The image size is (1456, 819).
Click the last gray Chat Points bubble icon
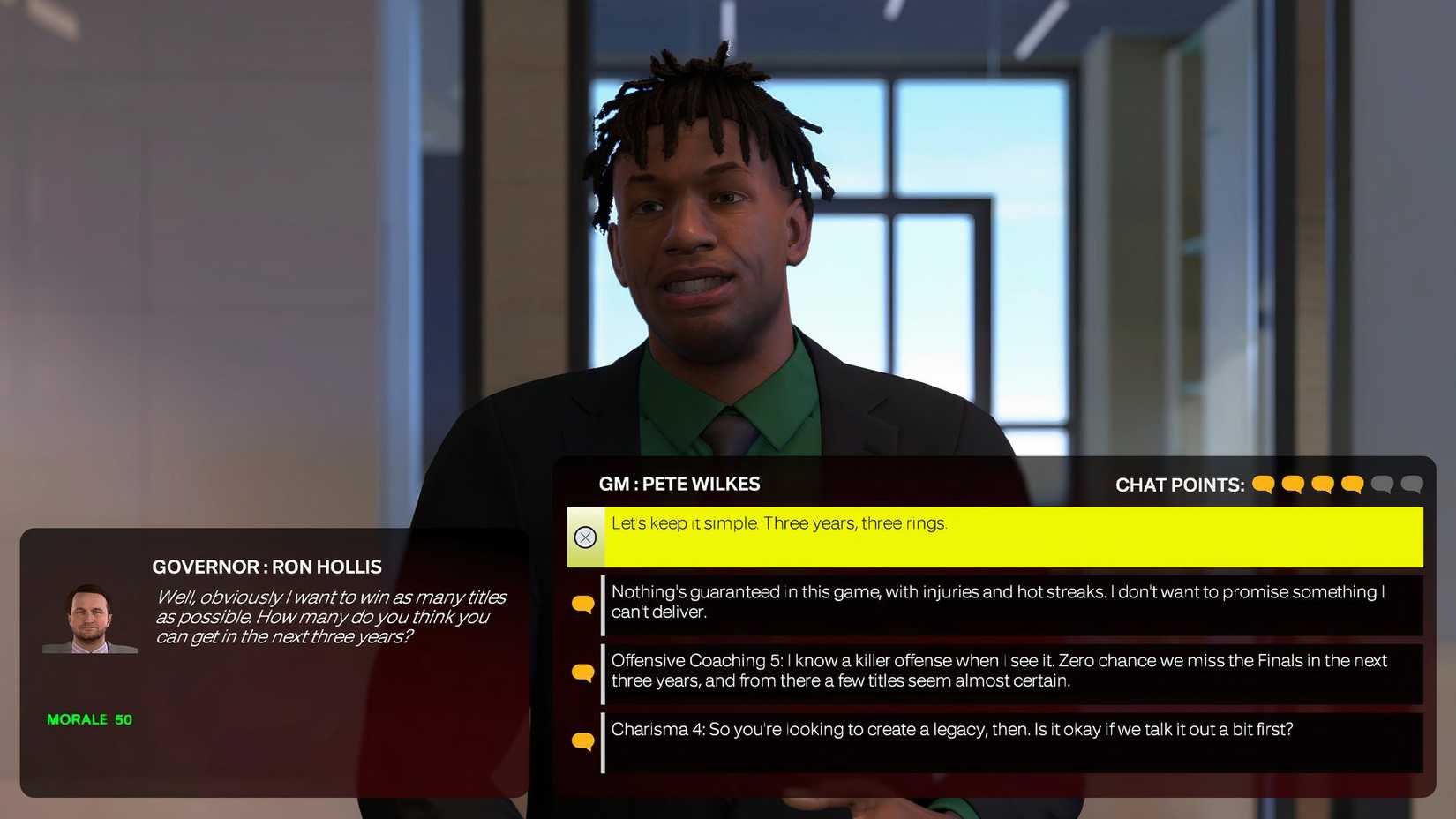[x=1412, y=484]
